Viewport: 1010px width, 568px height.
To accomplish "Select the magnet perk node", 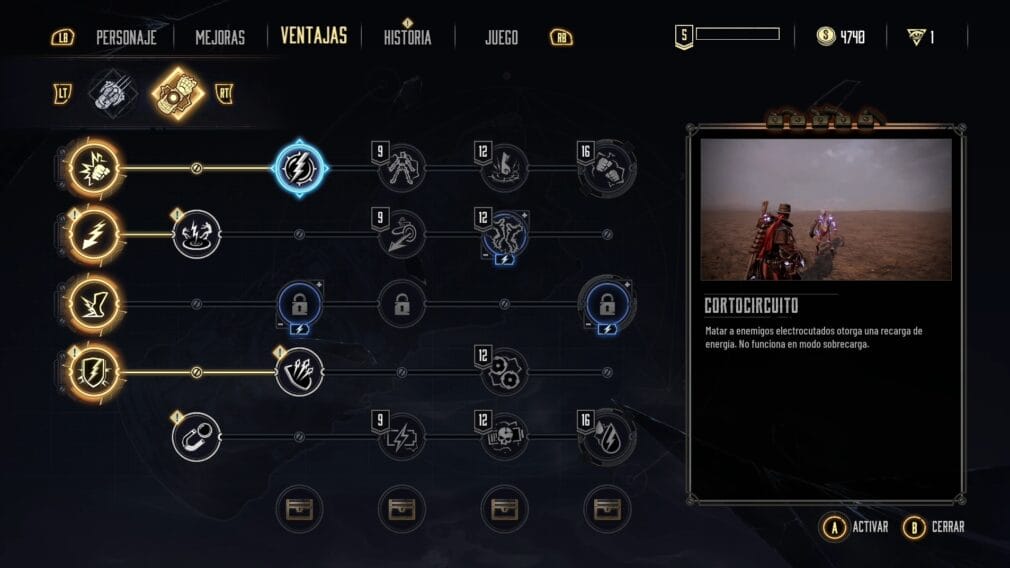I will [196, 437].
